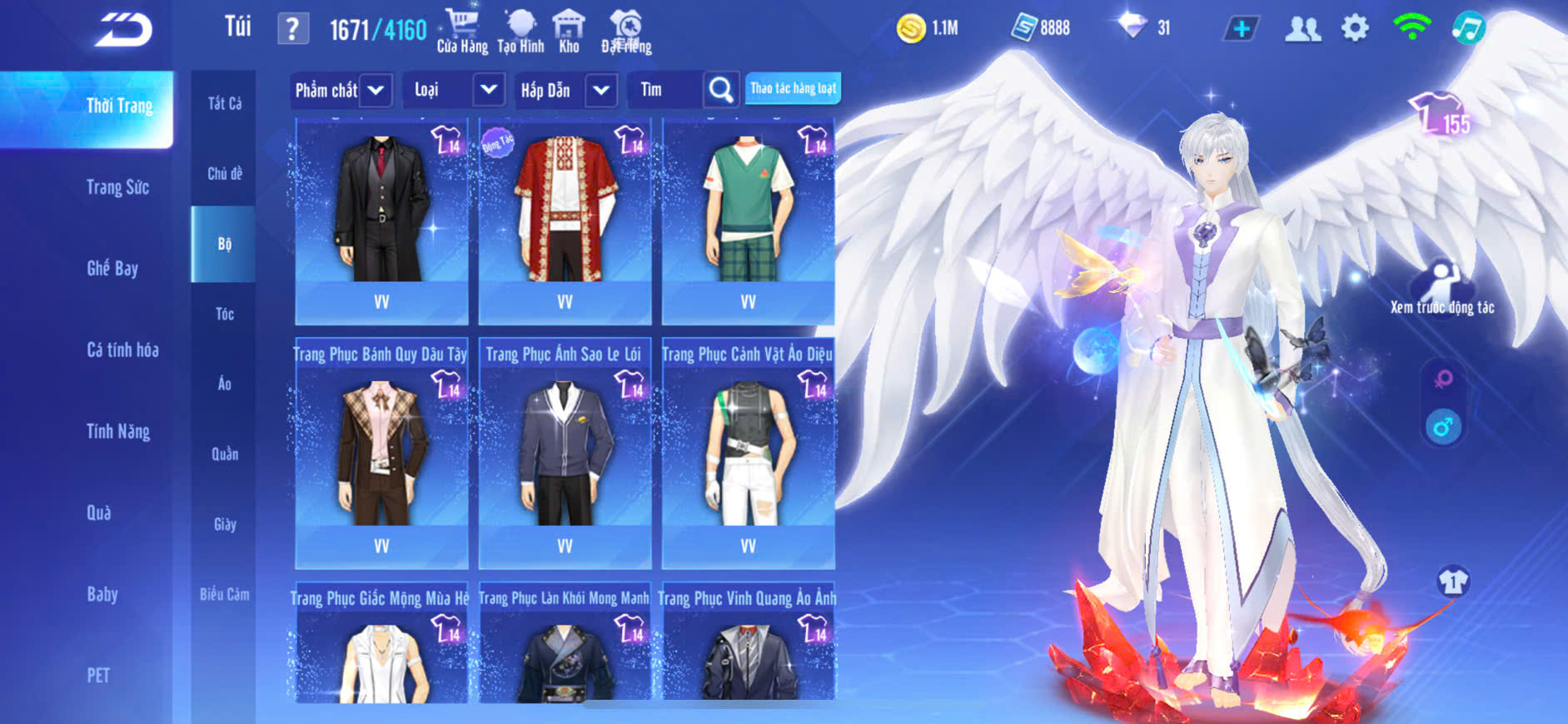Switch to the male gender icon
The height and width of the screenshot is (724, 1568).
1443,428
